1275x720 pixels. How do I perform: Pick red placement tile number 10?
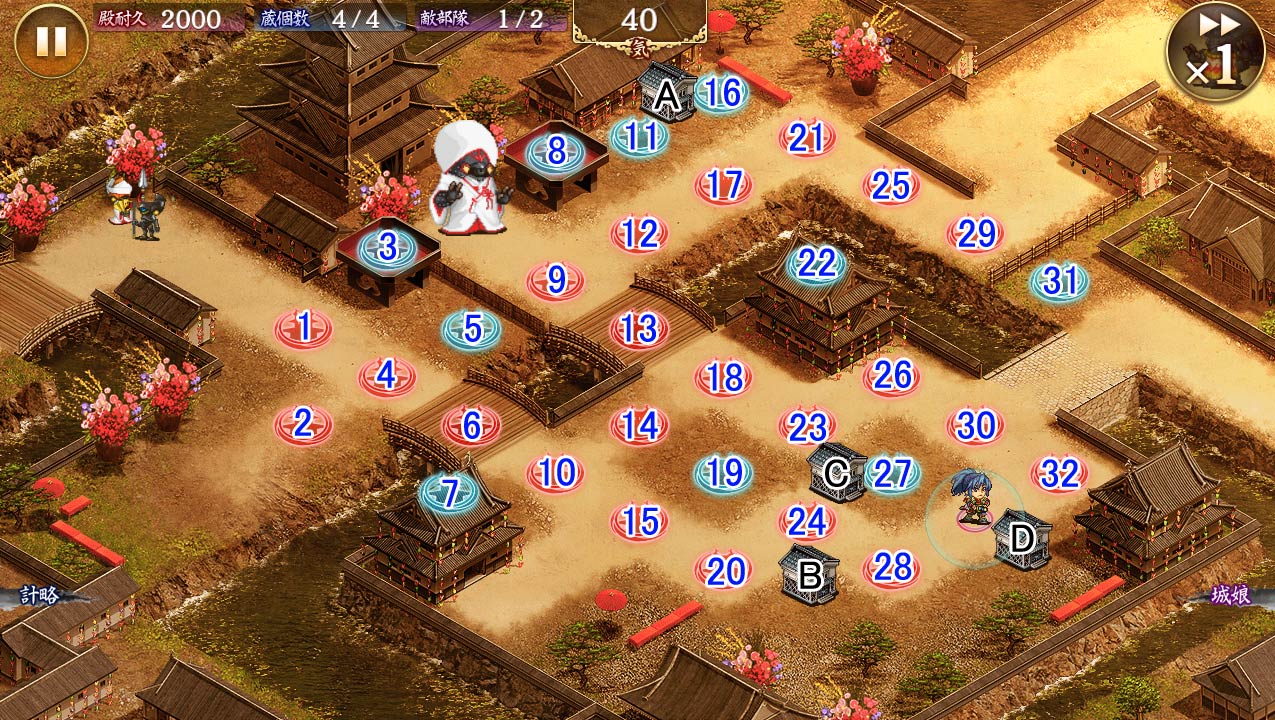[556, 472]
